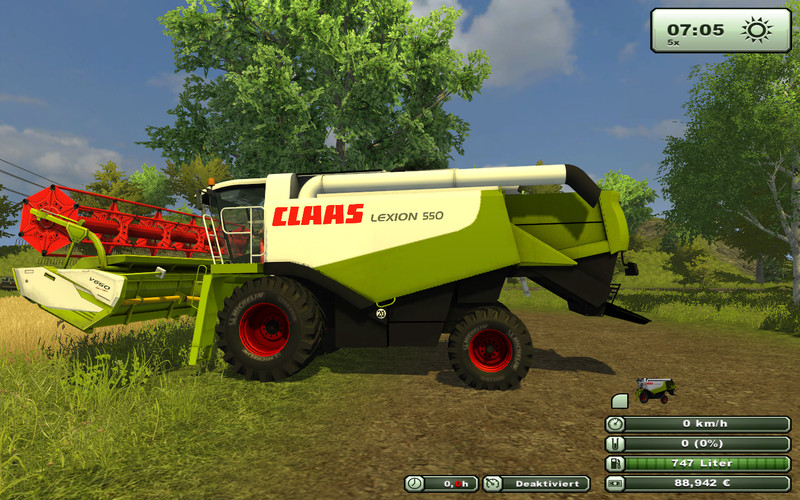
Task: Toggle the Deaktiviert cruise control indicator
Action: tap(536, 484)
